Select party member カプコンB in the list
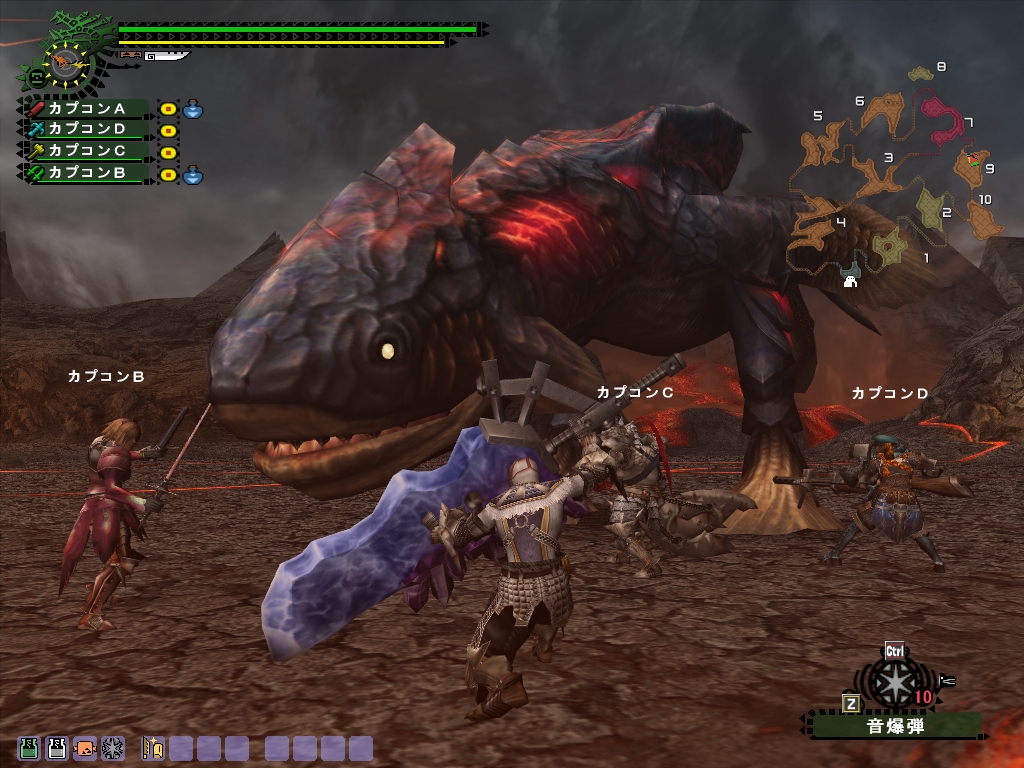Viewport: 1024px width, 768px height. click(86, 173)
